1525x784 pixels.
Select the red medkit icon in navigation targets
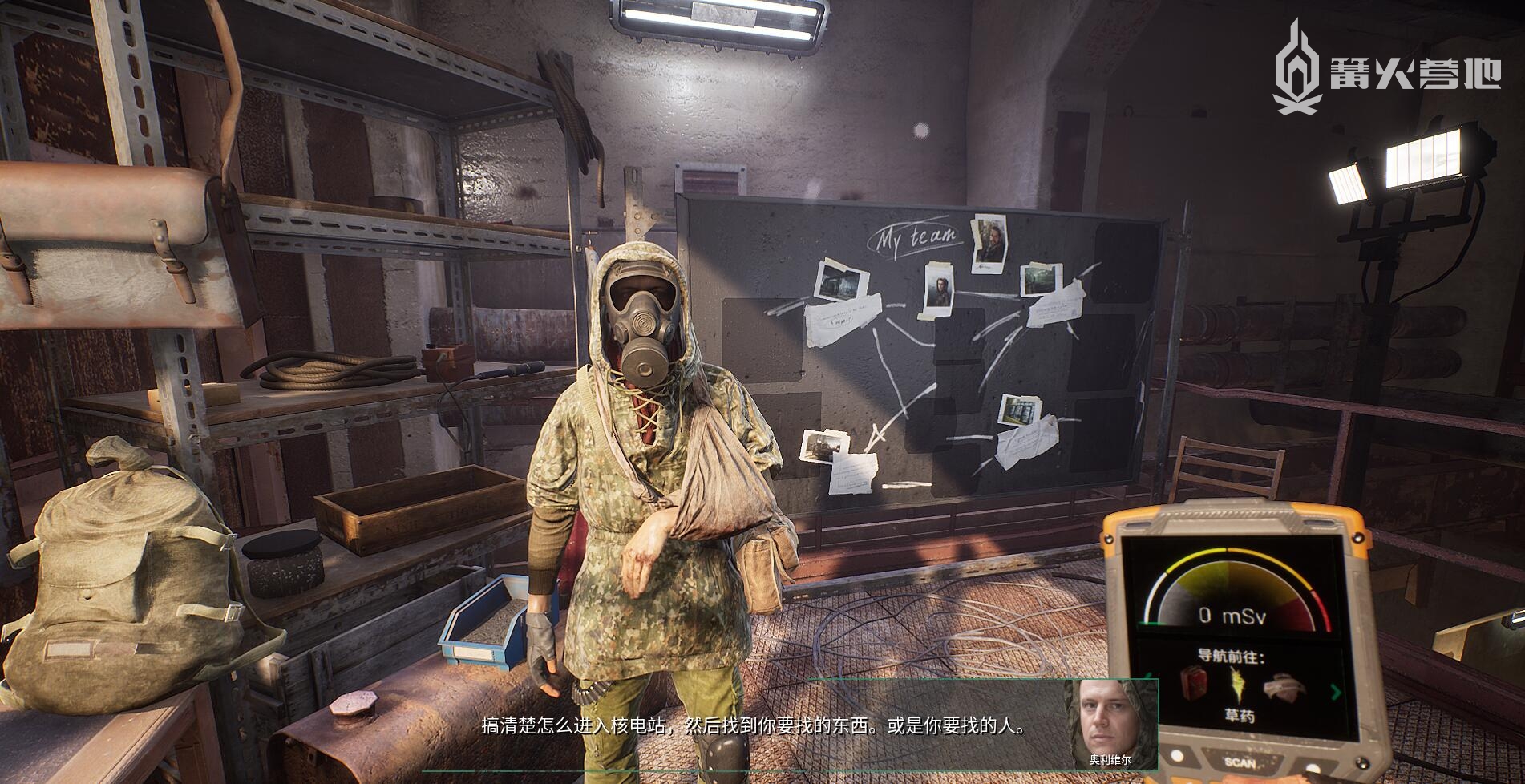coord(1195,682)
